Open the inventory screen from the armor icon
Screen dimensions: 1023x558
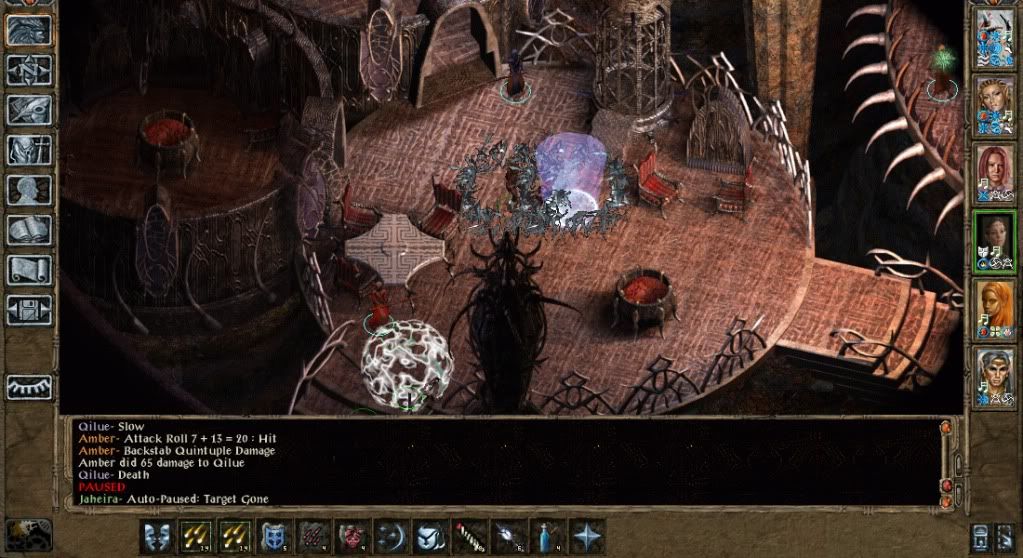28,150
